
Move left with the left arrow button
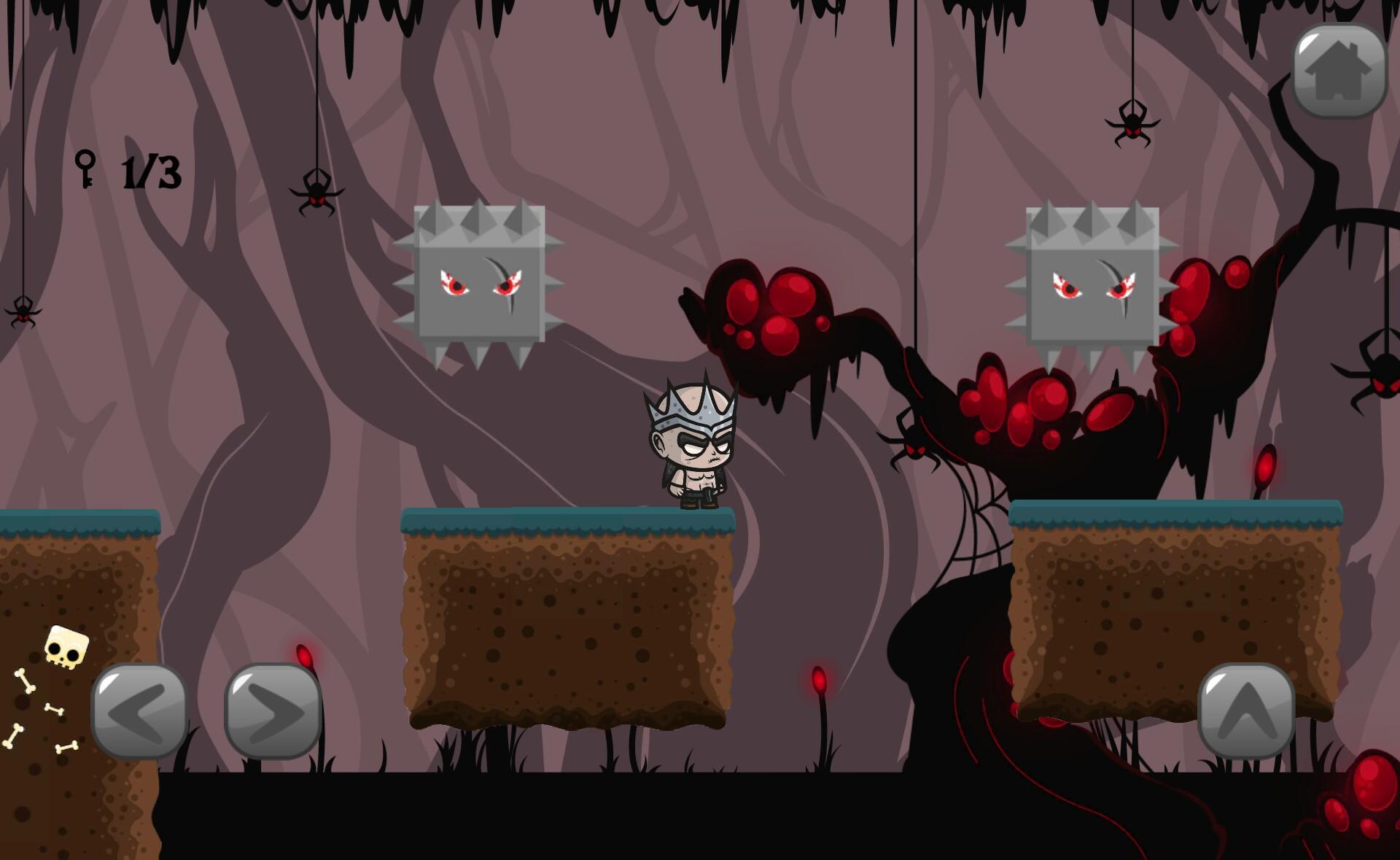click(139, 710)
